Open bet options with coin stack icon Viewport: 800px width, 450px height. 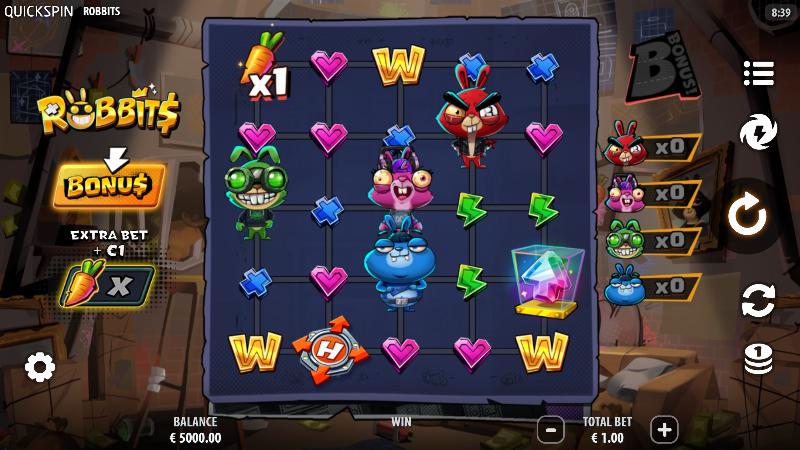pyautogui.click(x=759, y=359)
